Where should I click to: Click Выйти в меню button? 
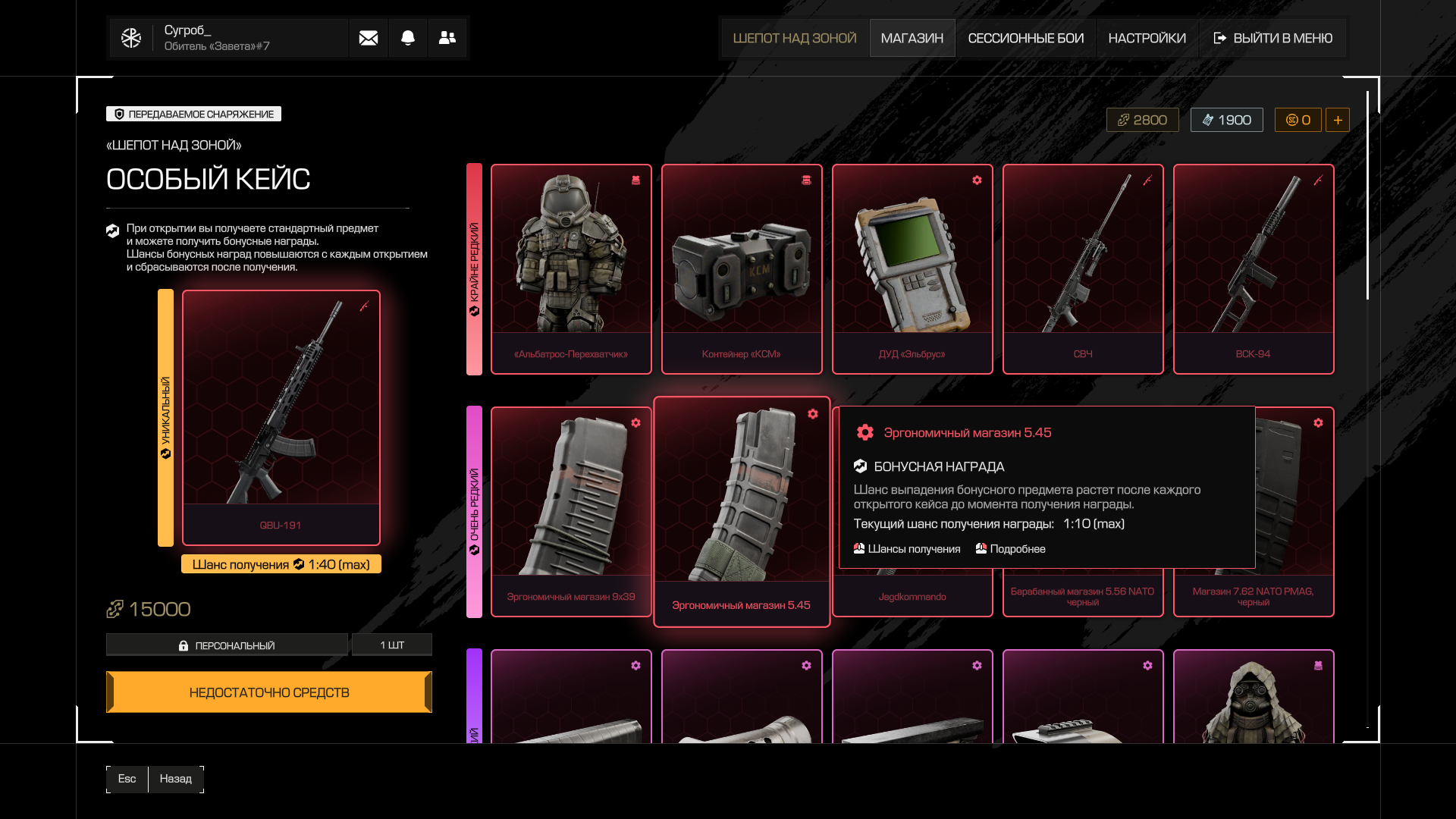[1273, 38]
